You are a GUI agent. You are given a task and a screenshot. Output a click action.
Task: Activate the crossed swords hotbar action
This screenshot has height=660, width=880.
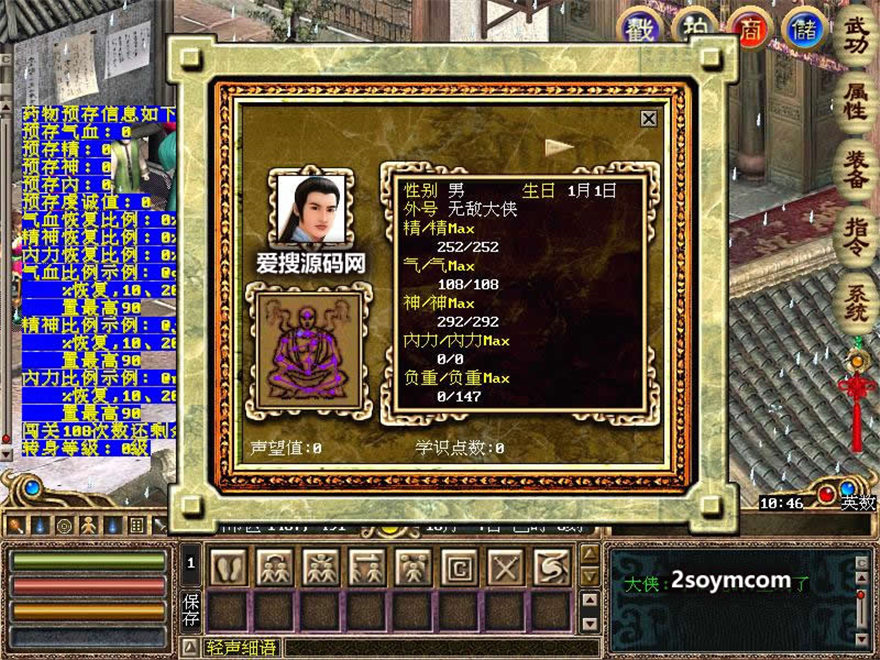tap(505, 567)
